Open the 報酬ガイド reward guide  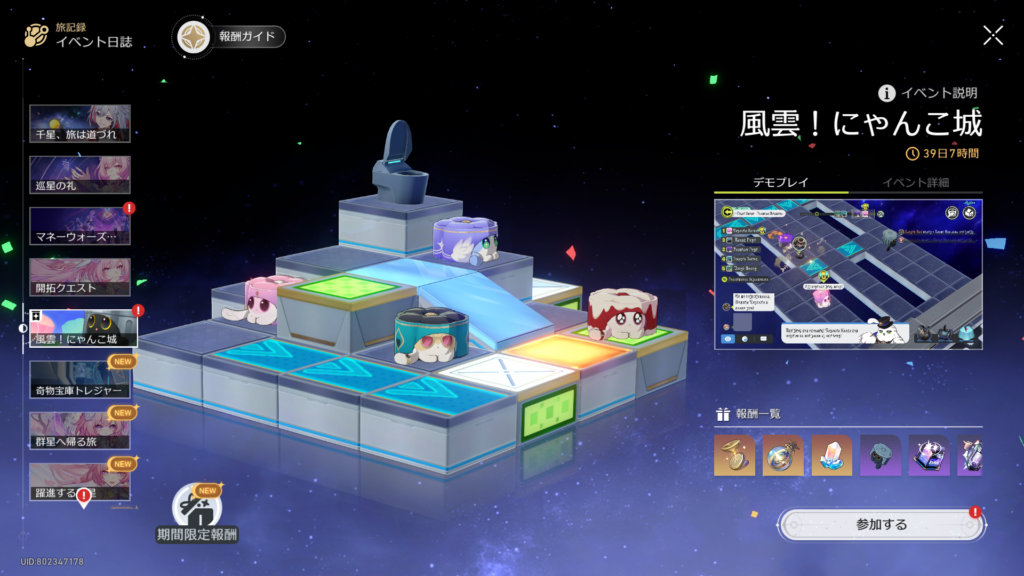pyautogui.click(x=231, y=37)
